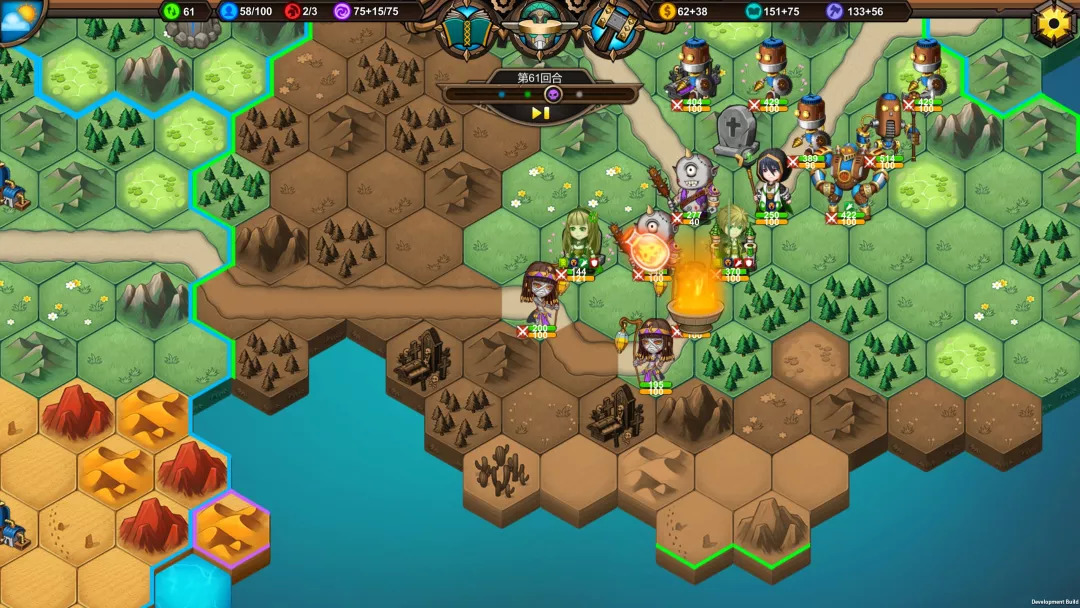Screen dimensions: 1080x608
Task: Select the dark-haired girl unit with 250 health
Action: (x=771, y=181)
